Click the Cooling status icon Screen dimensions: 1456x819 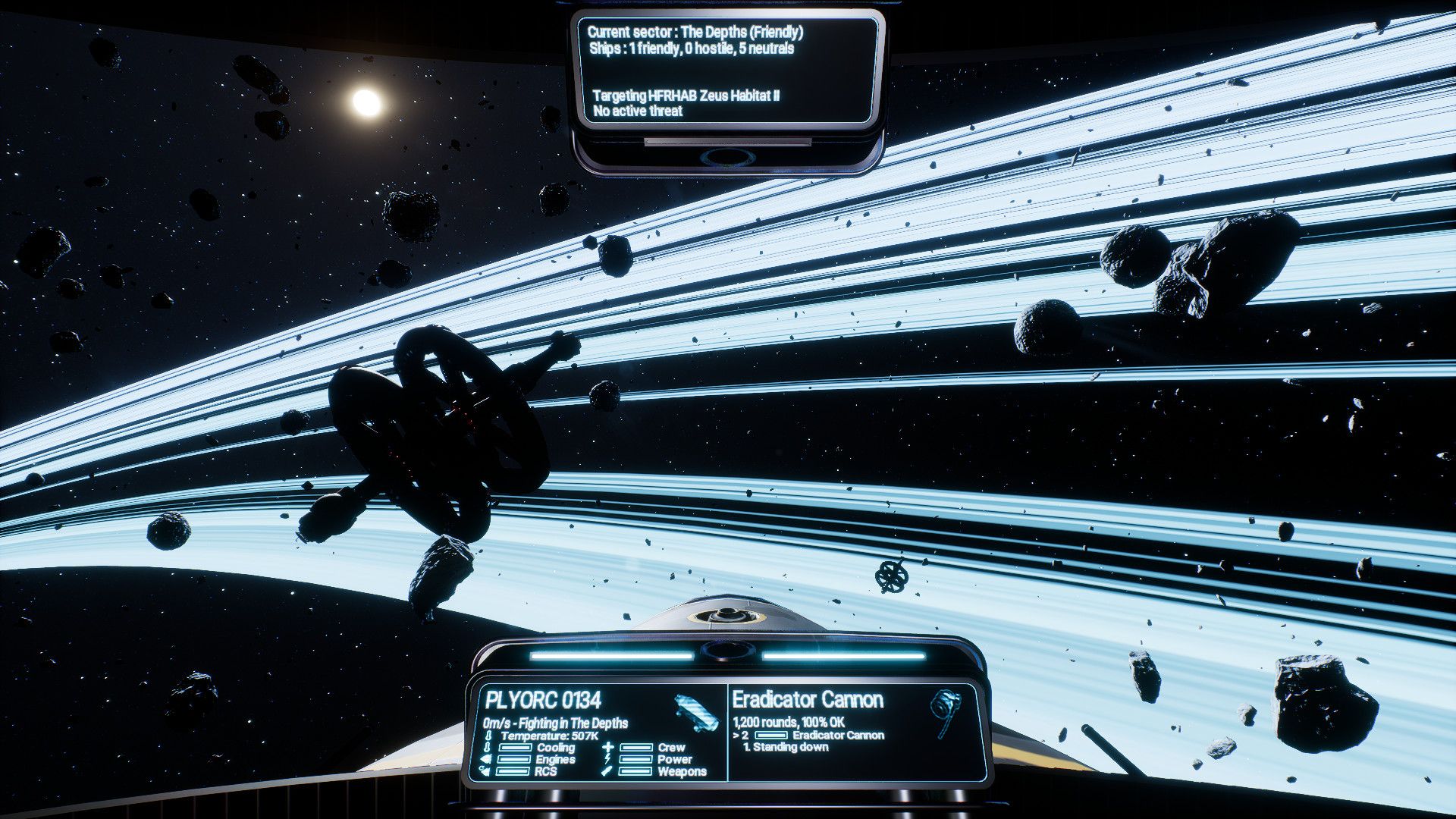pos(487,747)
